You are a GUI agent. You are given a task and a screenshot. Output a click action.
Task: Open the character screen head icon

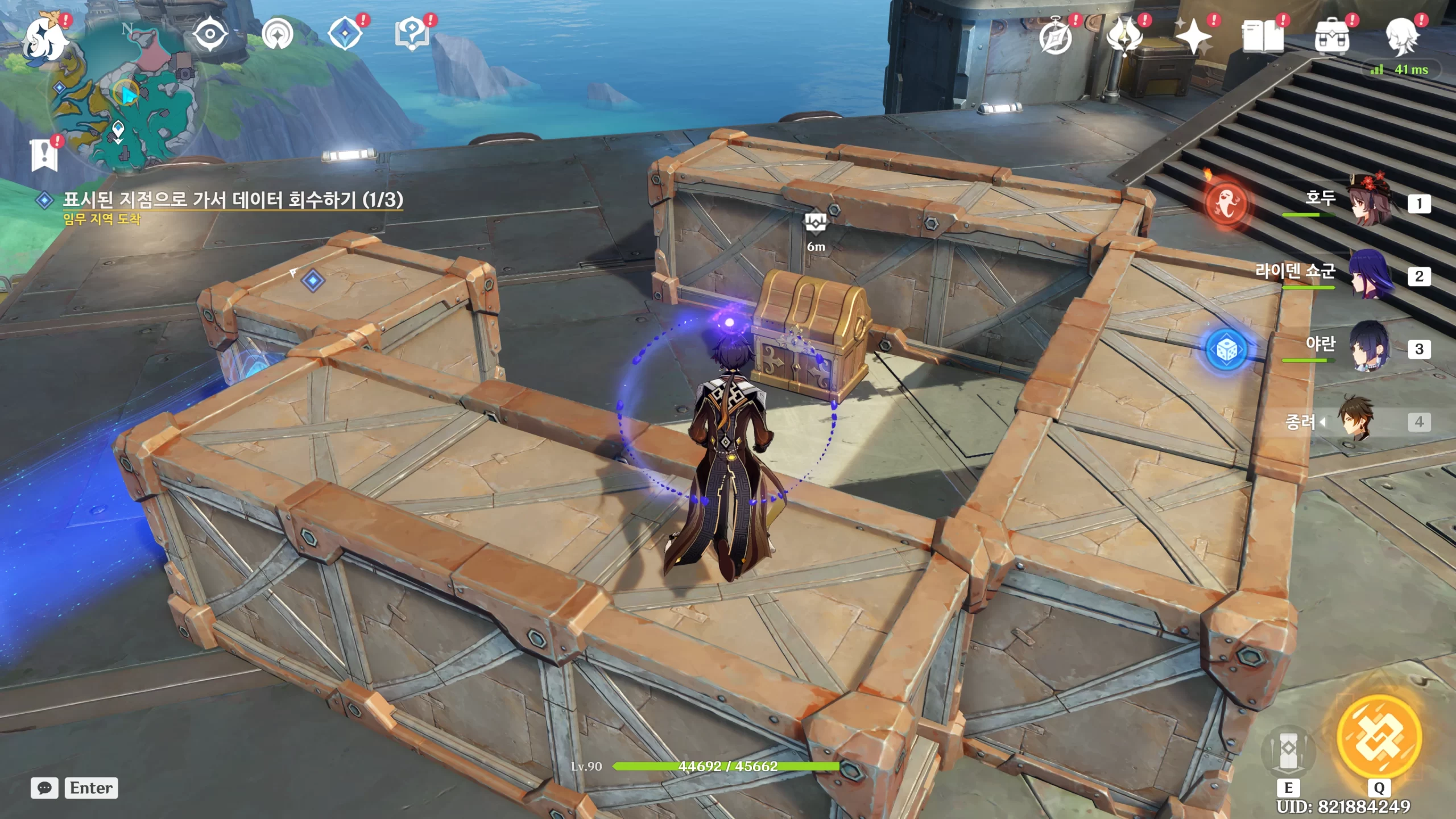[1401, 36]
